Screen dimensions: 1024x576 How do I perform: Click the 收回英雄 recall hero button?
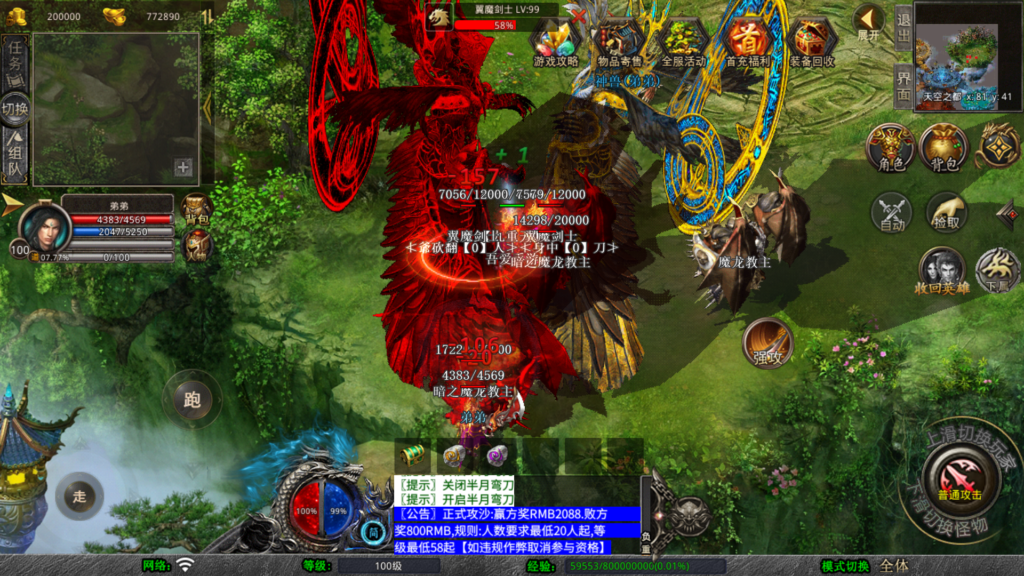[941, 270]
